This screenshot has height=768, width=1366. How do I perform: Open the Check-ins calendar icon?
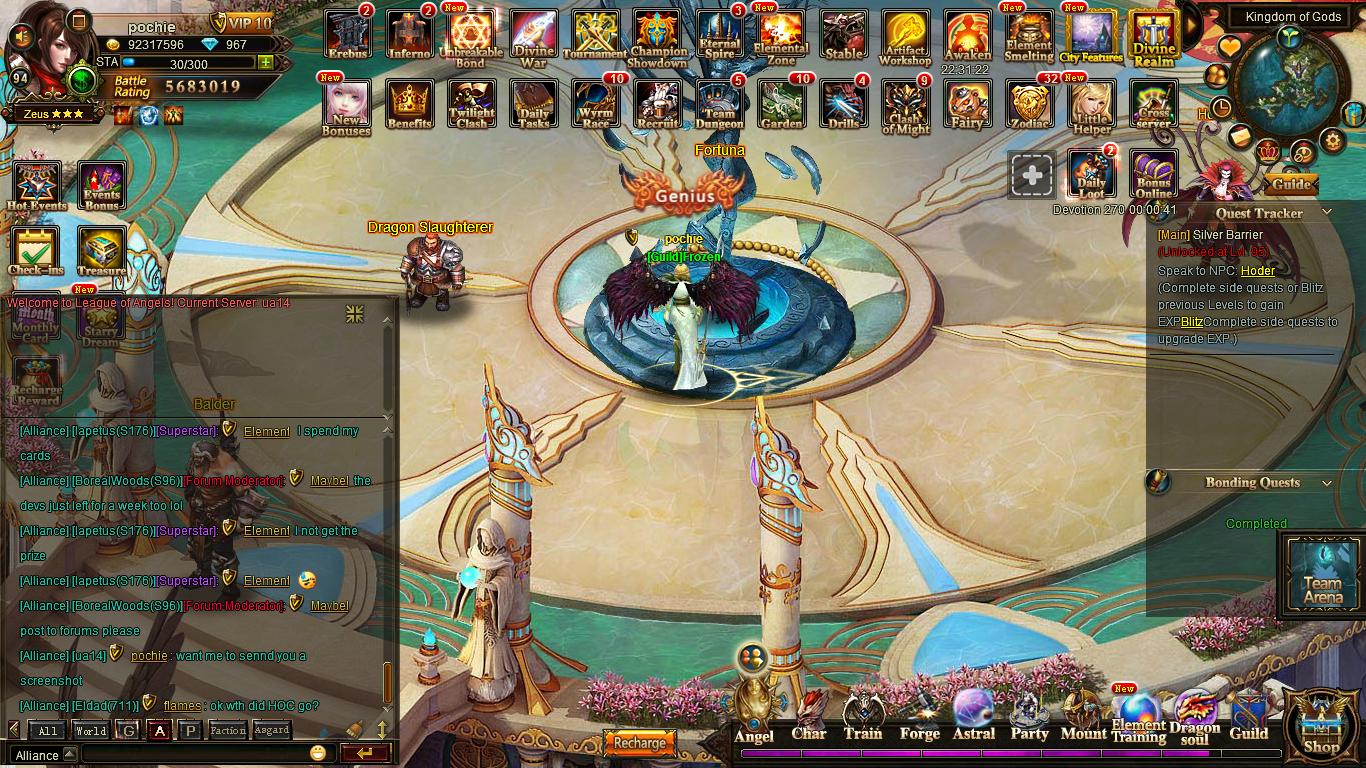pyautogui.click(x=35, y=250)
